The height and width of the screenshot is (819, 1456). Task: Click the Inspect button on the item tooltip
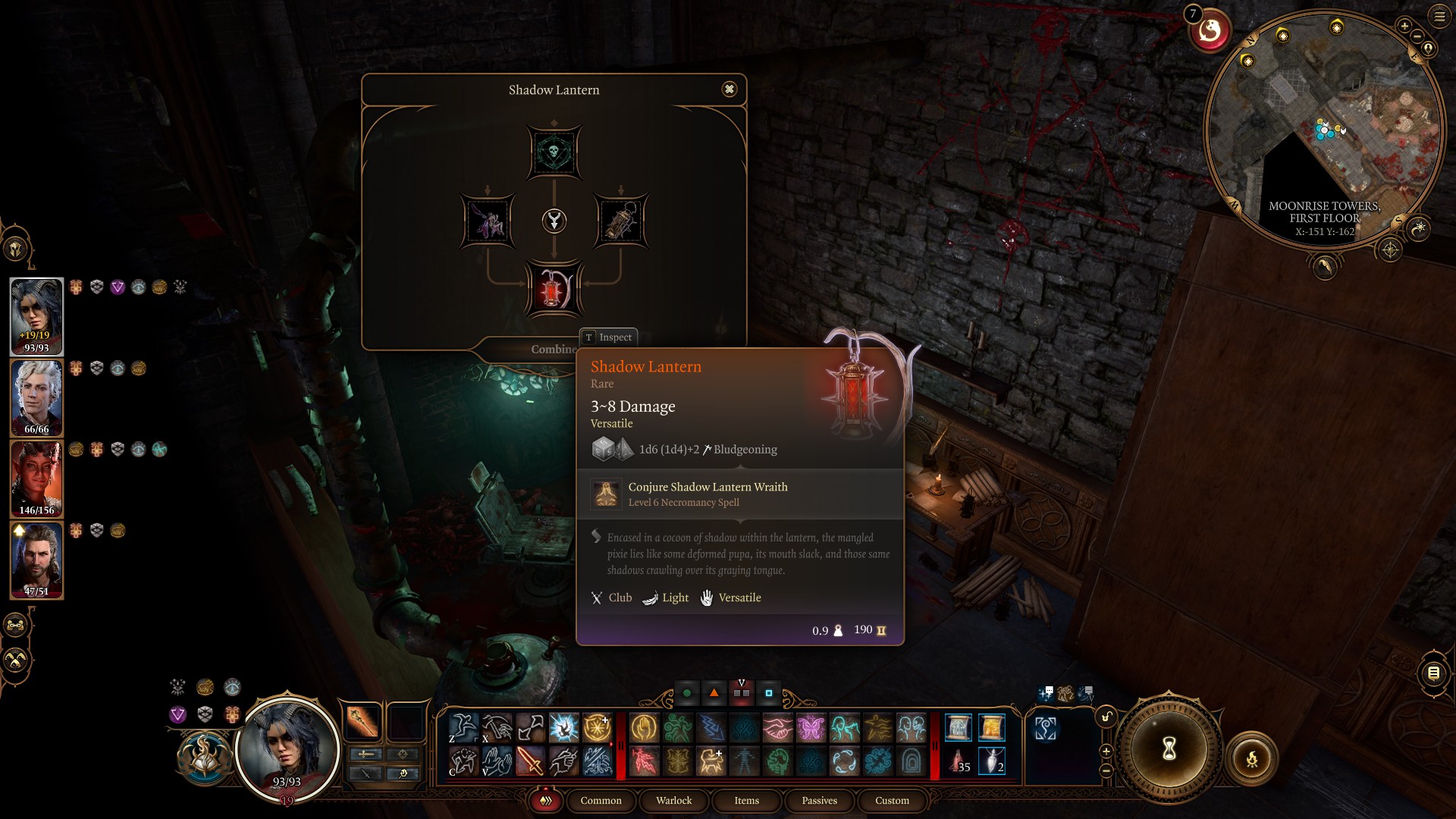[x=609, y=337]
